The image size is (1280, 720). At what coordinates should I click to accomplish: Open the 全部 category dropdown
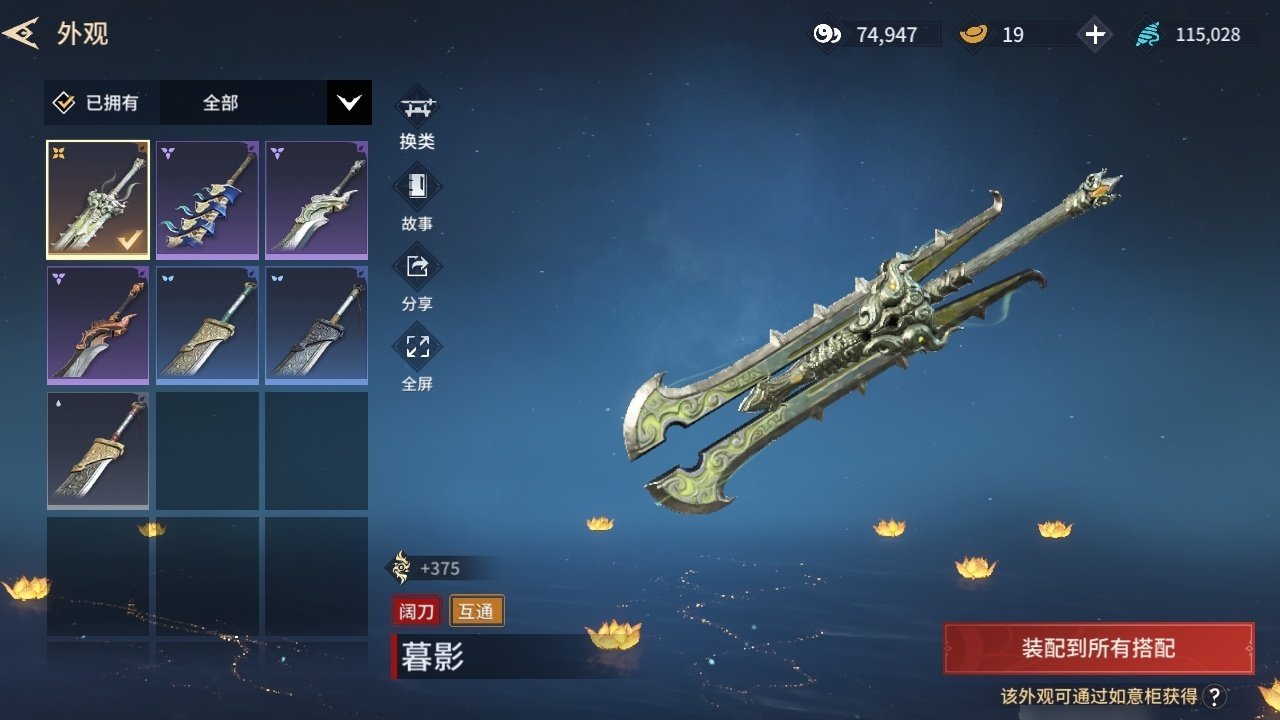tap(349, 102)
